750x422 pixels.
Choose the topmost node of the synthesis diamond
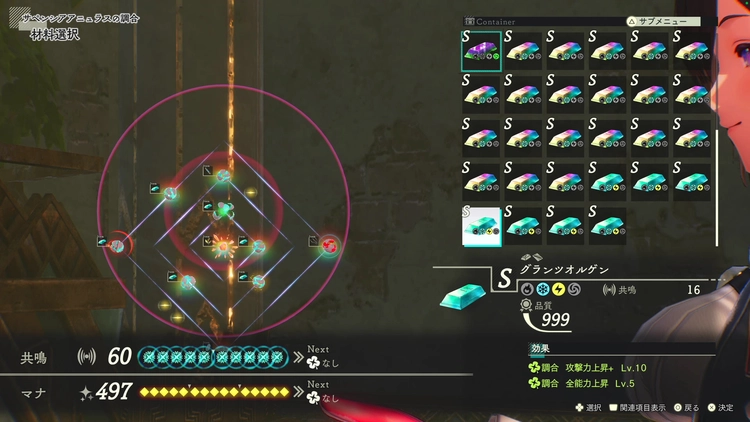[223, 177]
